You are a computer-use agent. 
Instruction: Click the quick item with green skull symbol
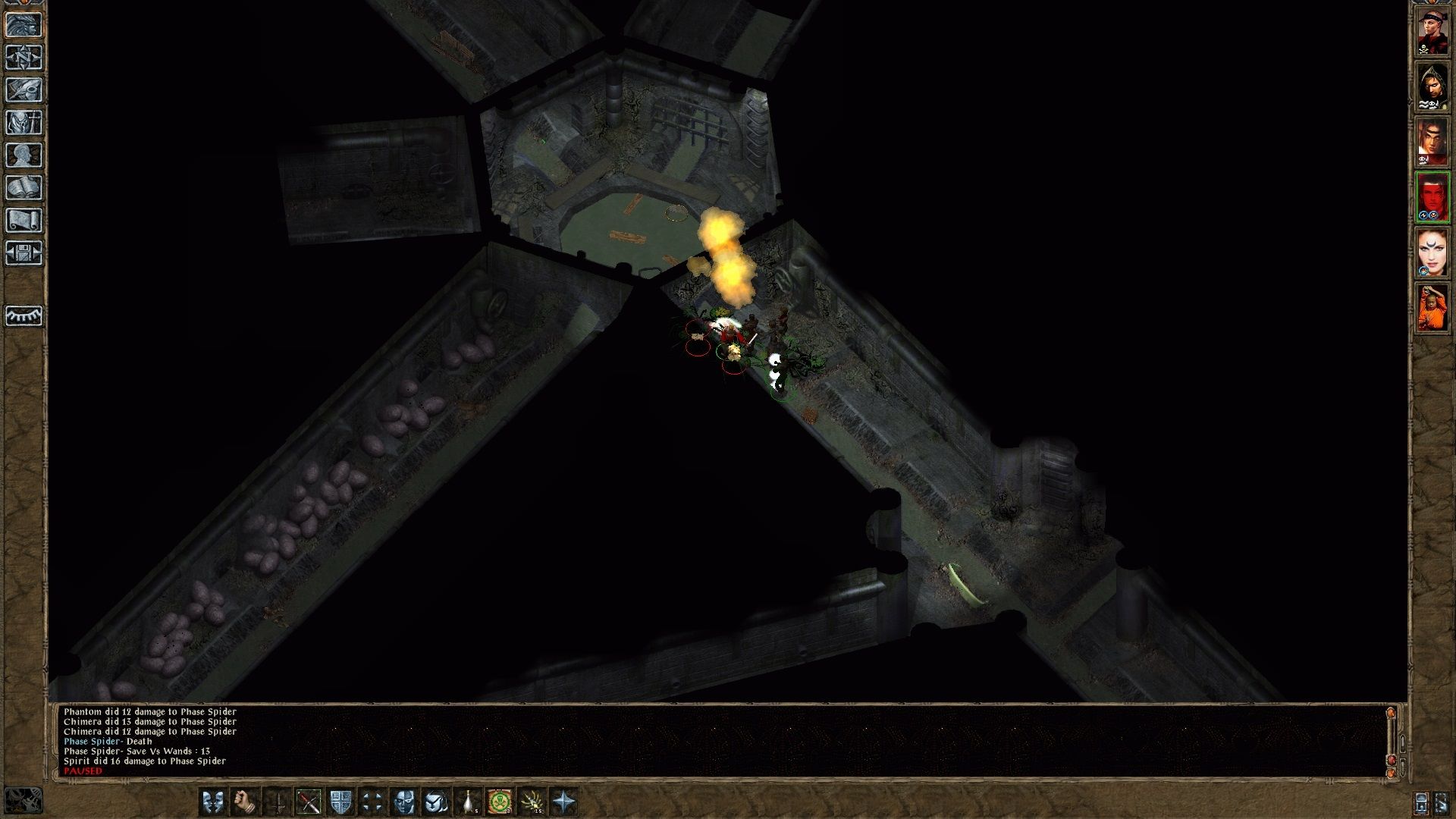(500, 802)
